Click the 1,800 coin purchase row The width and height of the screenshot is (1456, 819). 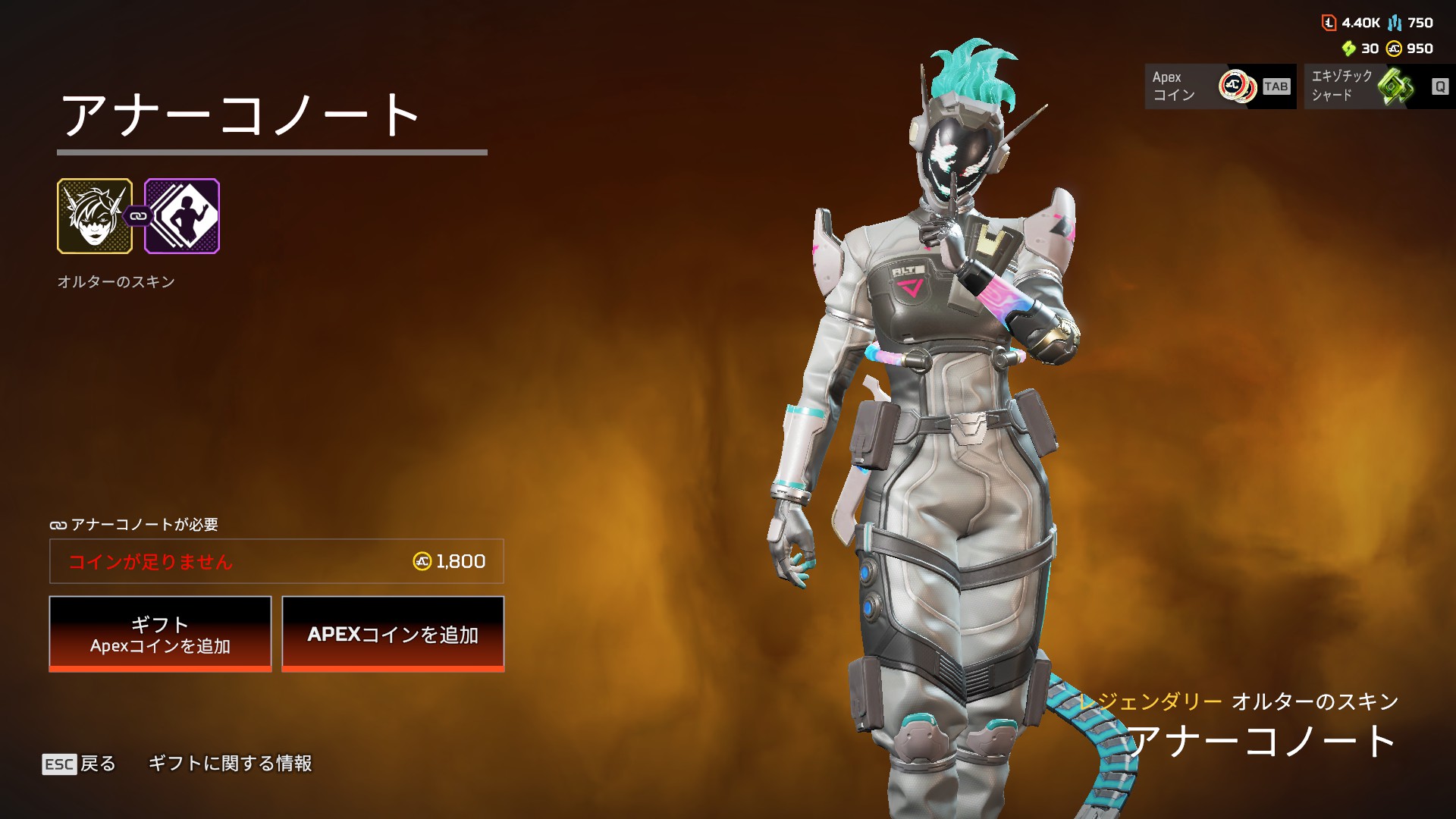point(277,561)
